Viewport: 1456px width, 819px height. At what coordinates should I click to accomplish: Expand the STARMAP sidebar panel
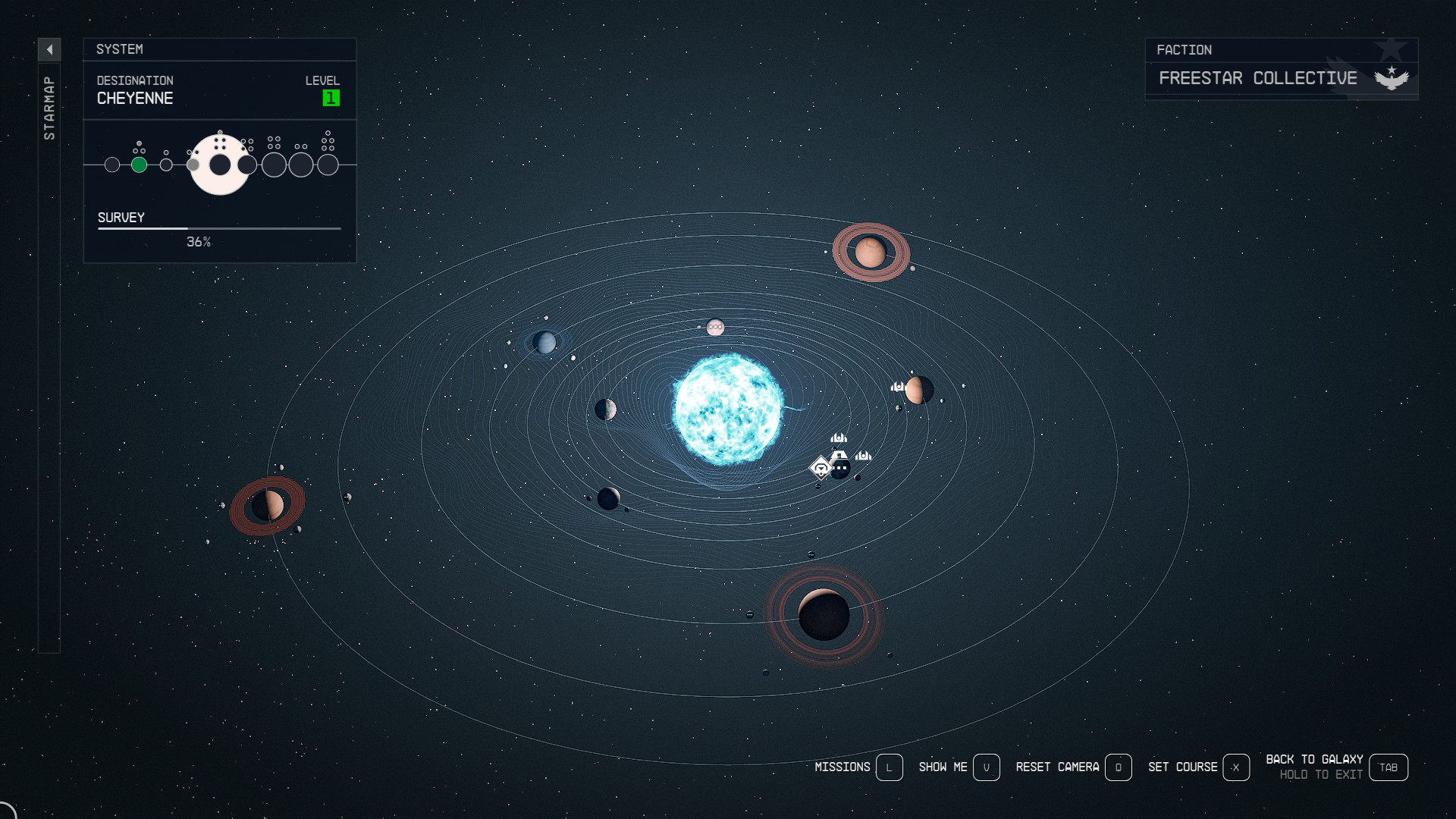pyautogui.click(x=50, y=106)
